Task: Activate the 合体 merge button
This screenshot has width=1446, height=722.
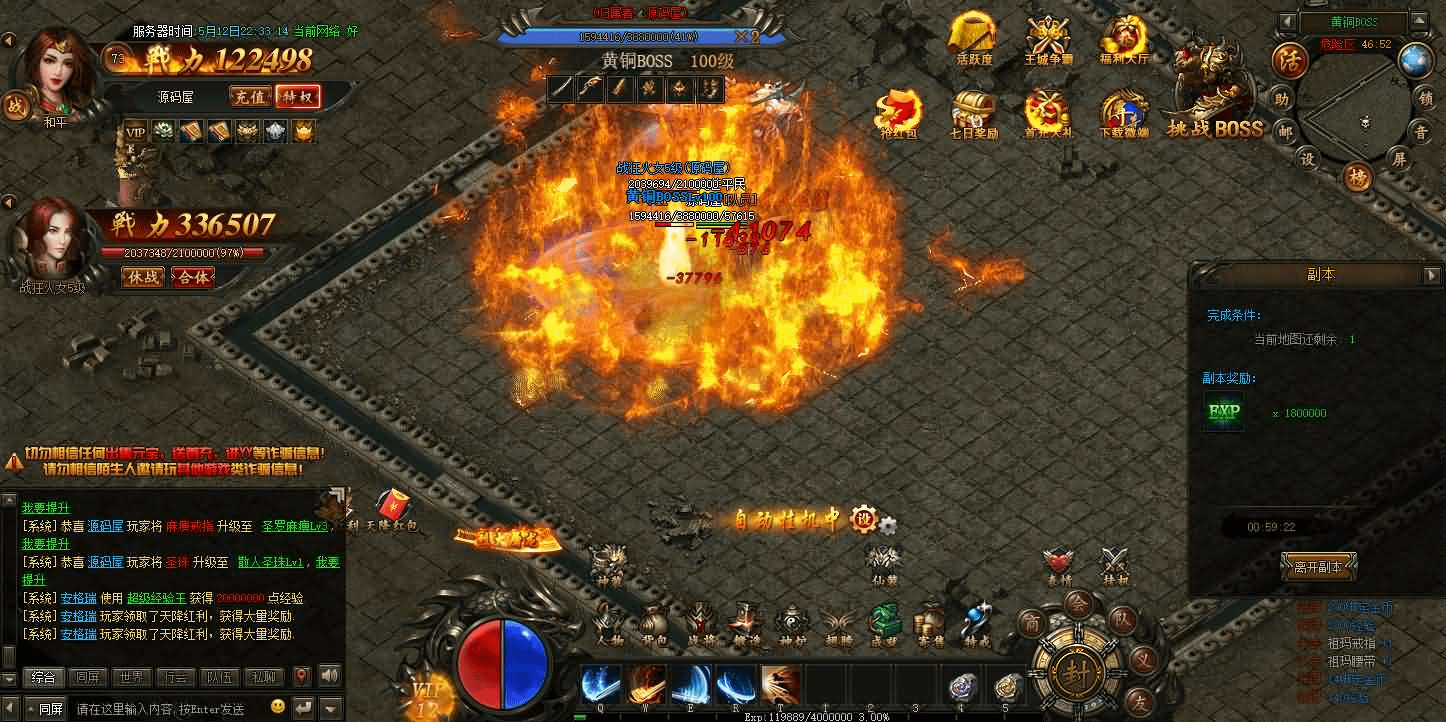Action: [x=193, y=277]
